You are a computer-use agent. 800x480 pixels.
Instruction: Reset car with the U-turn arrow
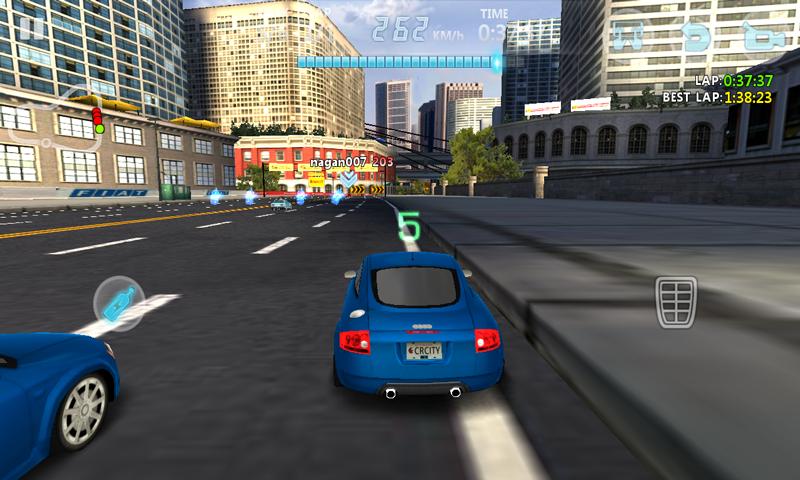pyautogui.click(x=697, y=35)
